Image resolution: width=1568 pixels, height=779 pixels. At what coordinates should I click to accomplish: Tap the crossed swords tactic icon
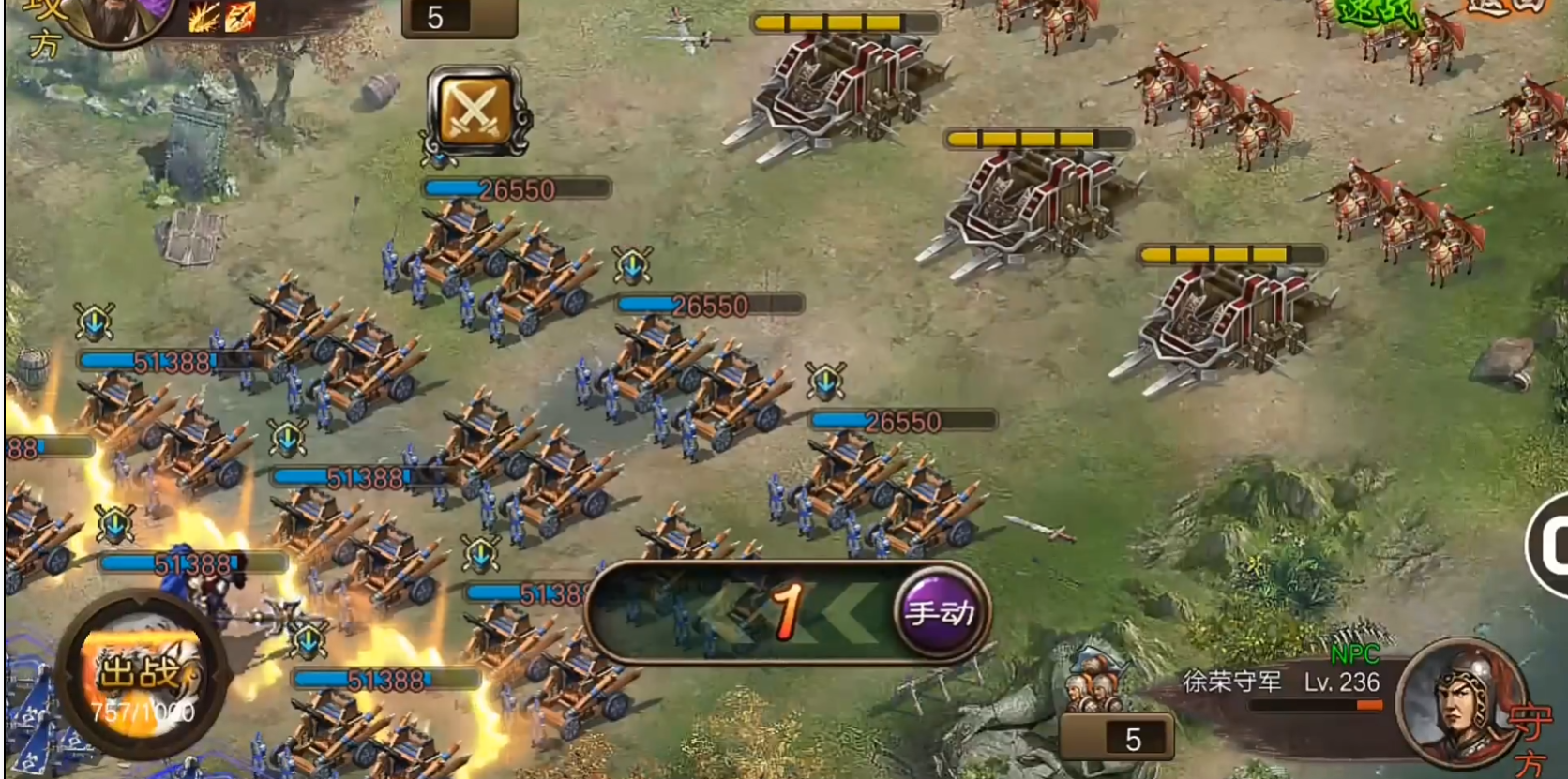(475, 112)
